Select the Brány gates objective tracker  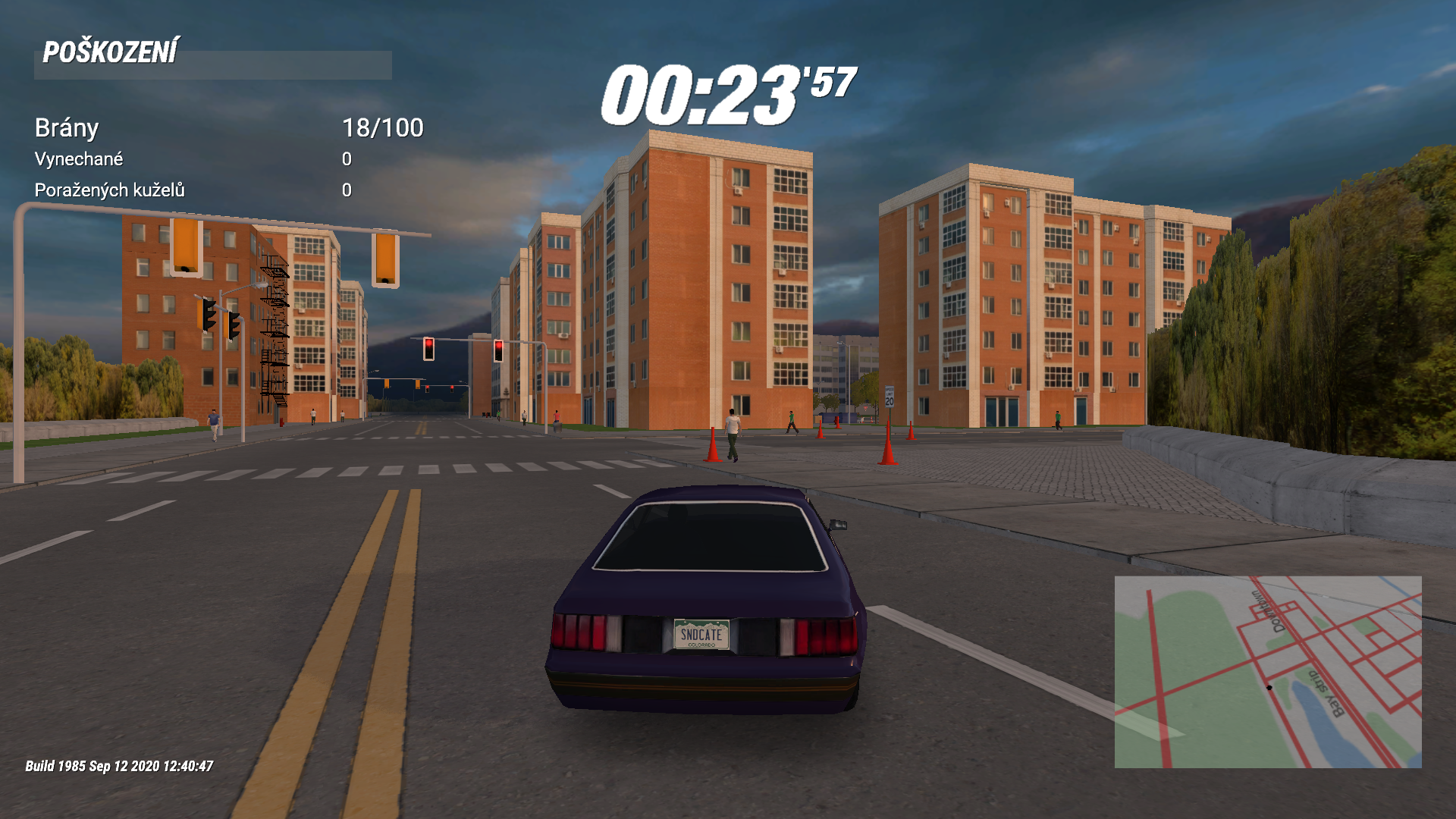point(228,128)
